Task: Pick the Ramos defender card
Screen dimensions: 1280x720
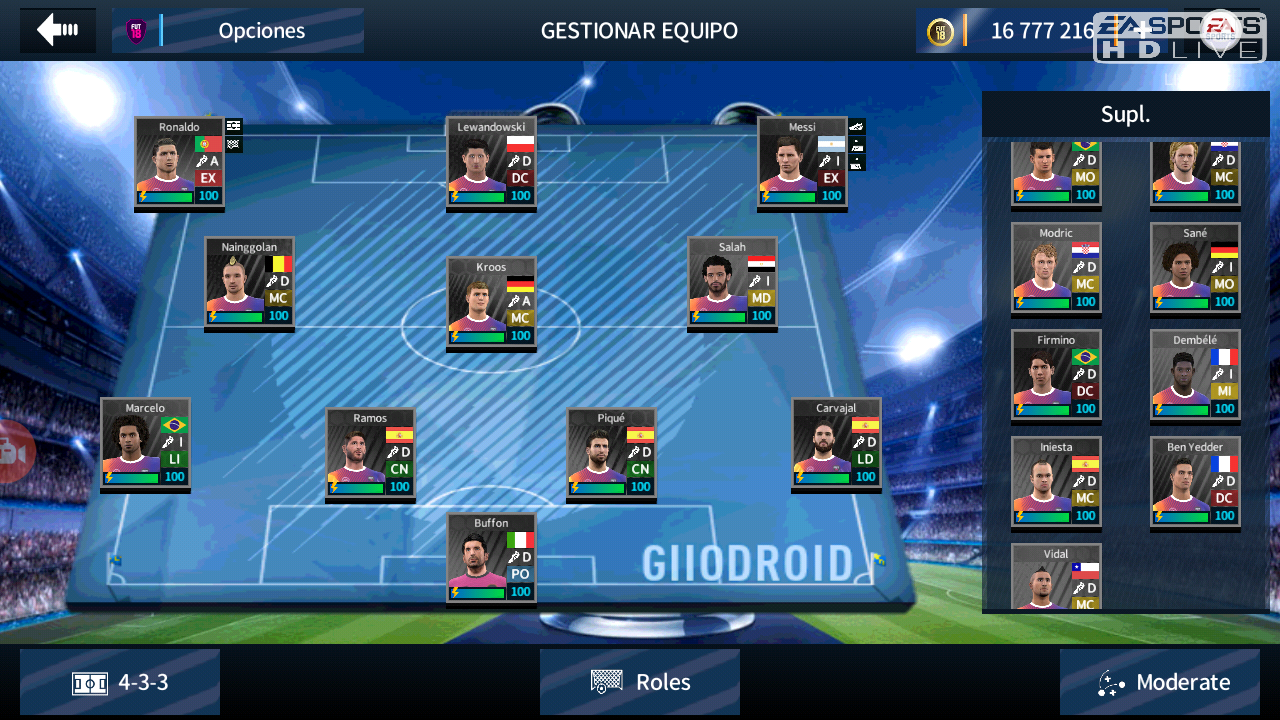Action: (370, 453)
